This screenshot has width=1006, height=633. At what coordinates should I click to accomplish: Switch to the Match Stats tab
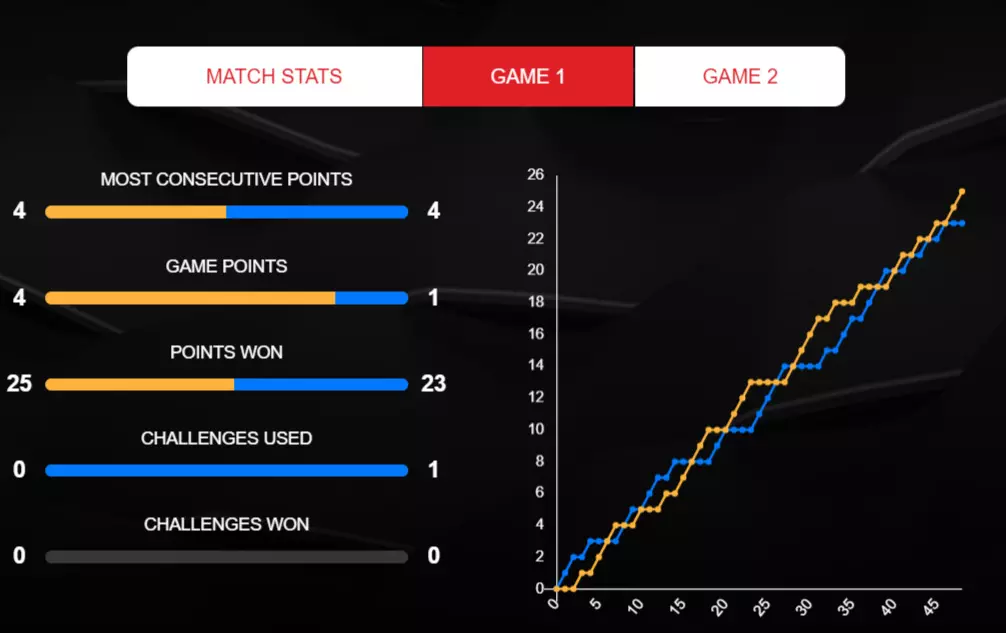click(x=274, y=77)
